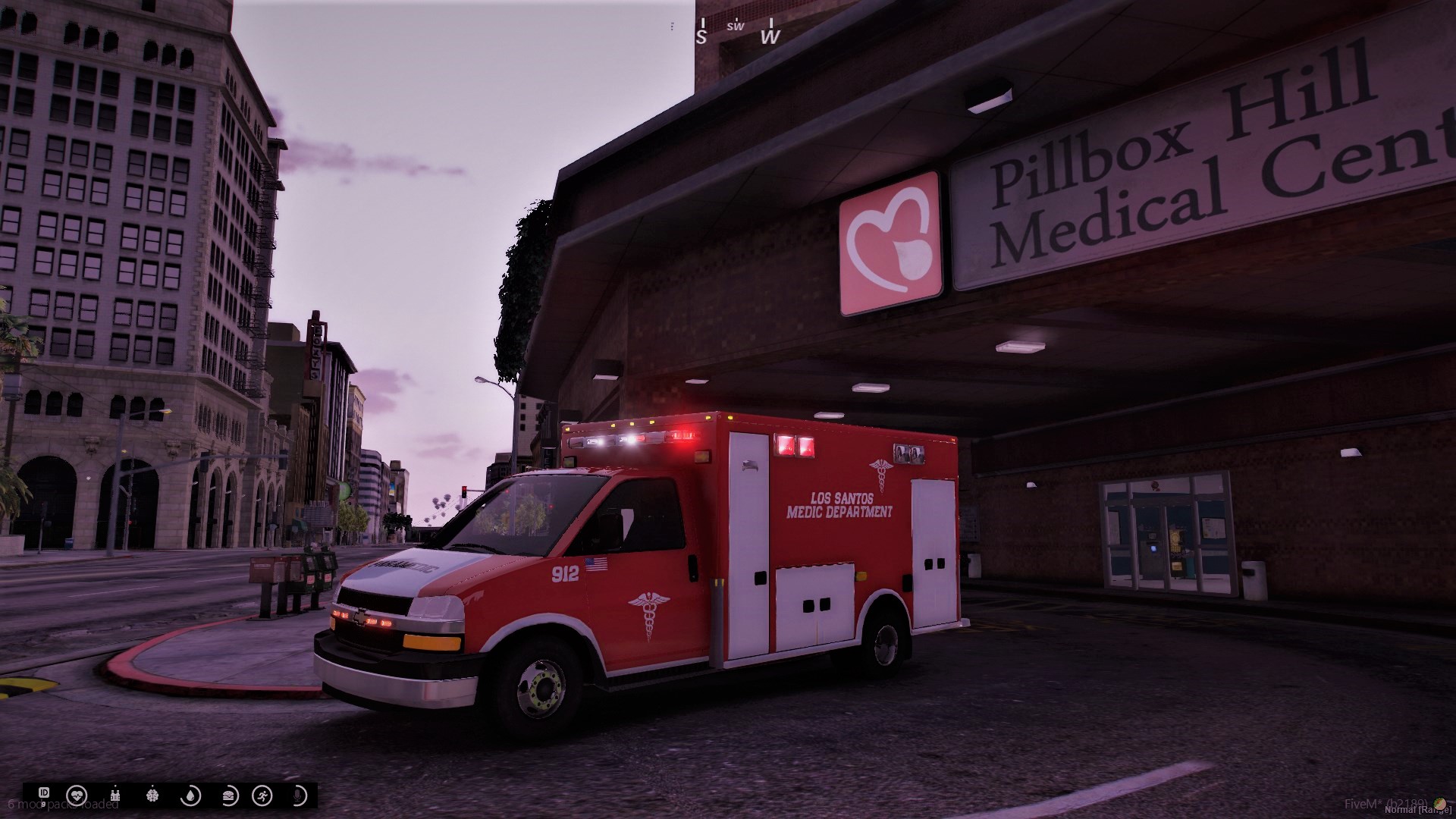1456x819 pixels.
Task: Click the running man stamina icon
Action: coord(263,795)
